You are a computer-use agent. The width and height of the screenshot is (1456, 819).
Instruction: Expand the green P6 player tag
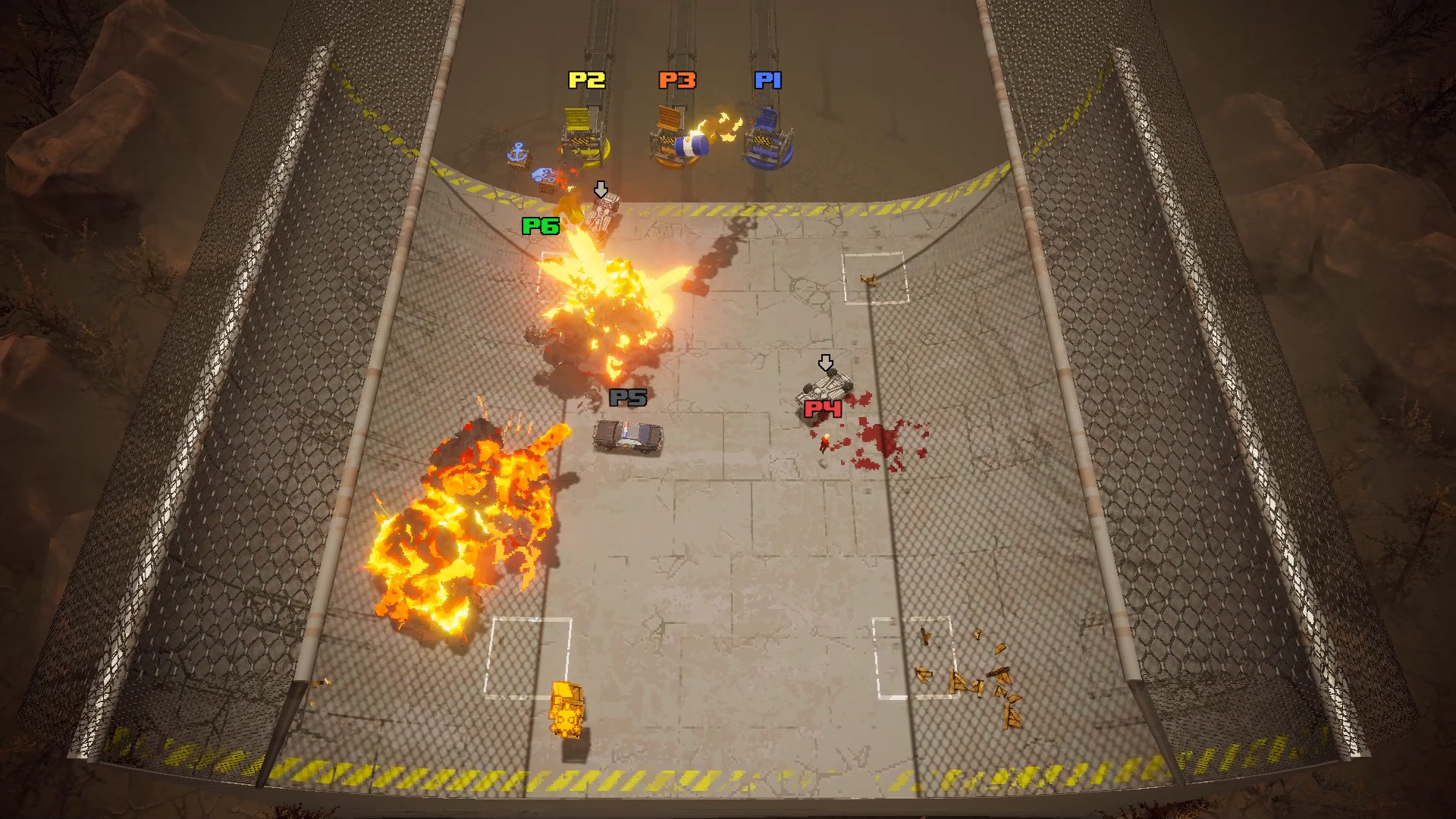pyautogui.click(x=541, y=227)
